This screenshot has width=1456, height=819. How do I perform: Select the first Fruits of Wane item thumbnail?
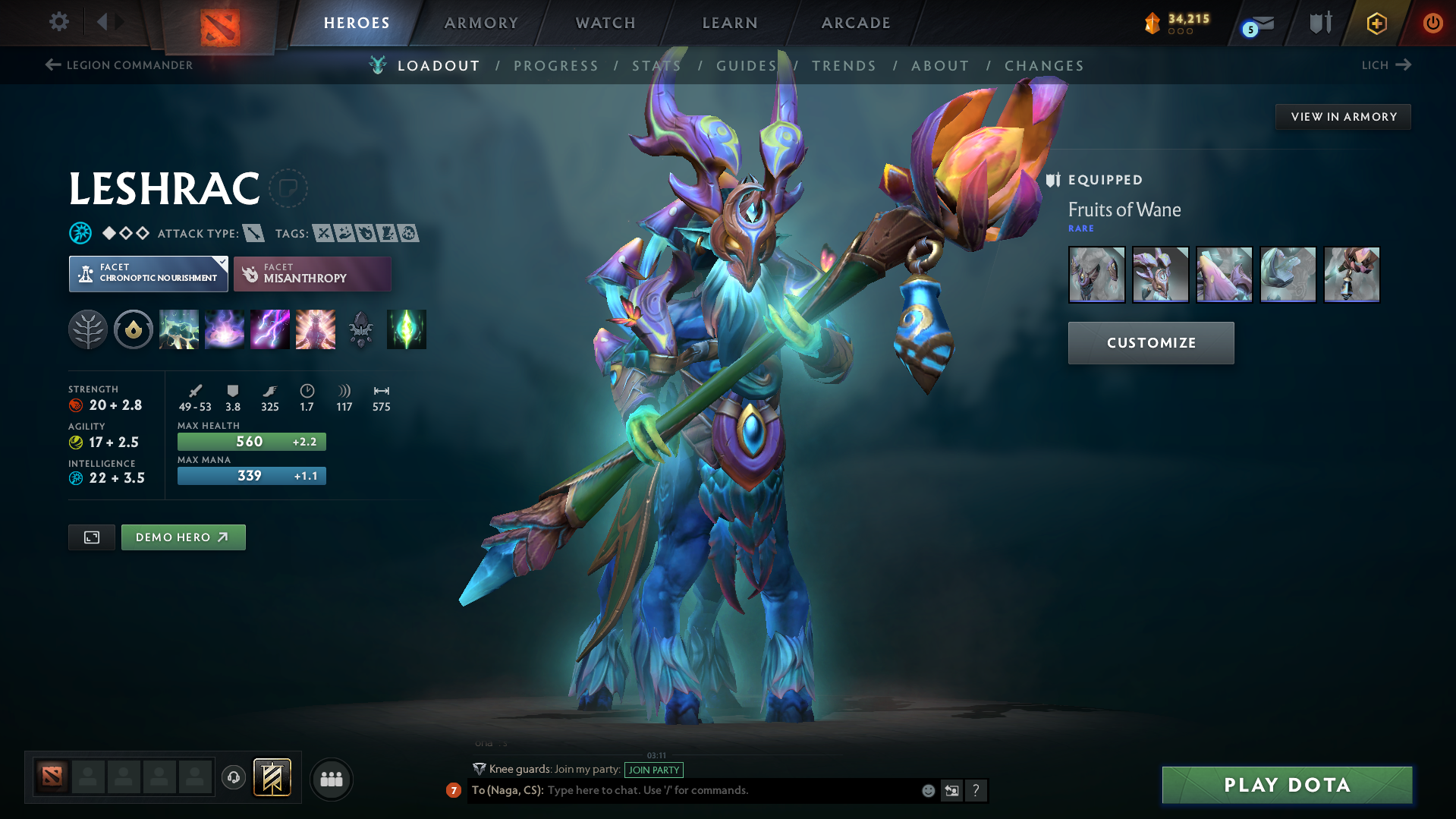coord(1096,274)
